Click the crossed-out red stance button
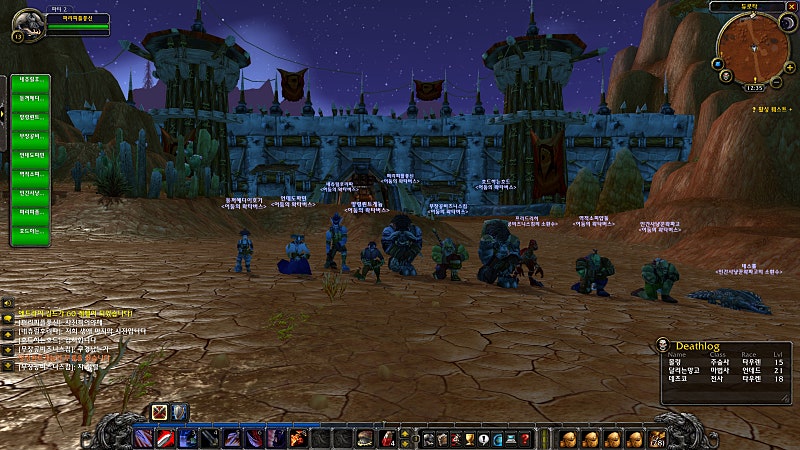Screen dimensions: 800x450 159,411
